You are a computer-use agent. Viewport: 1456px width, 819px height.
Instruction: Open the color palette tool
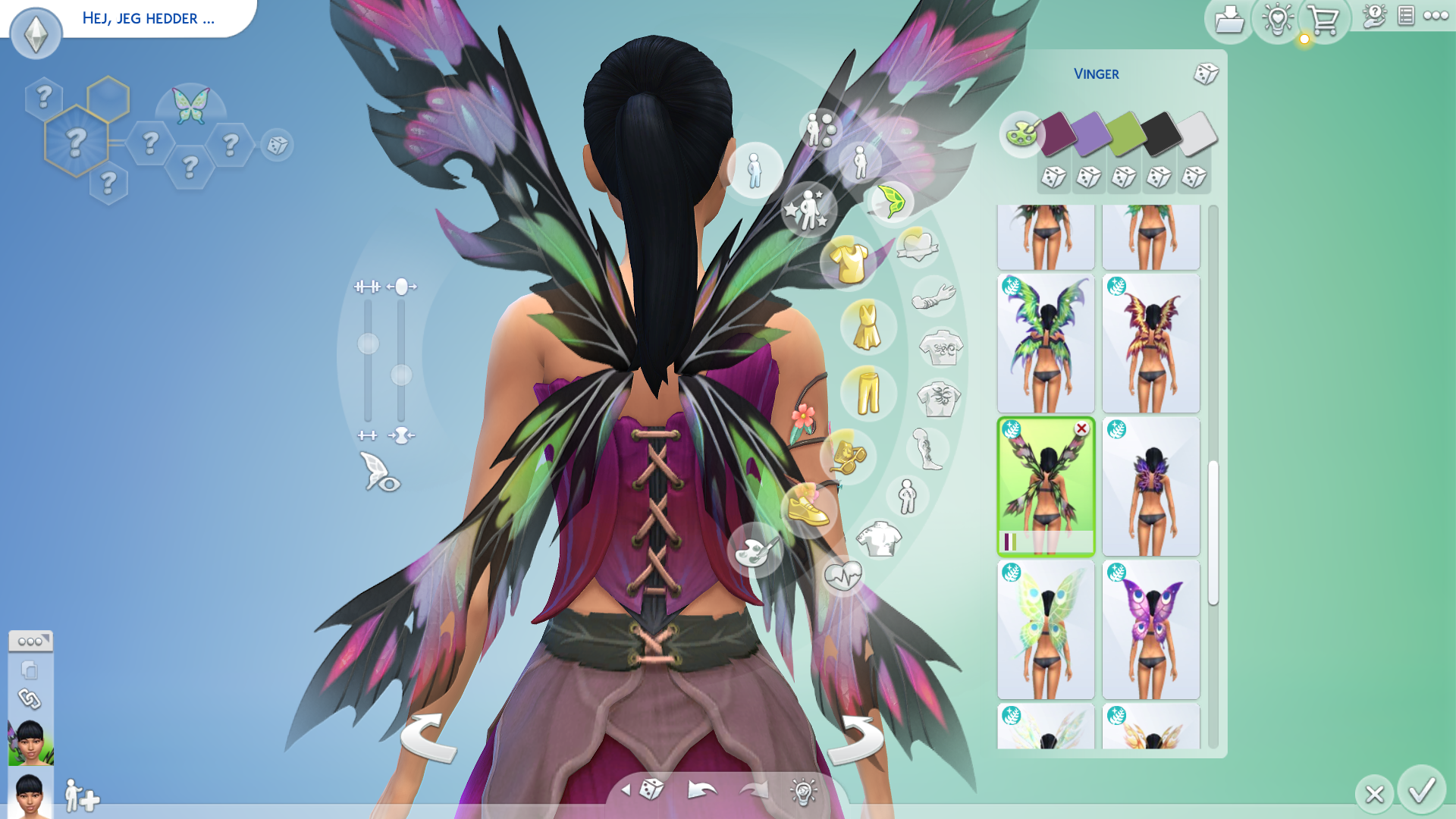(1021, 134)
